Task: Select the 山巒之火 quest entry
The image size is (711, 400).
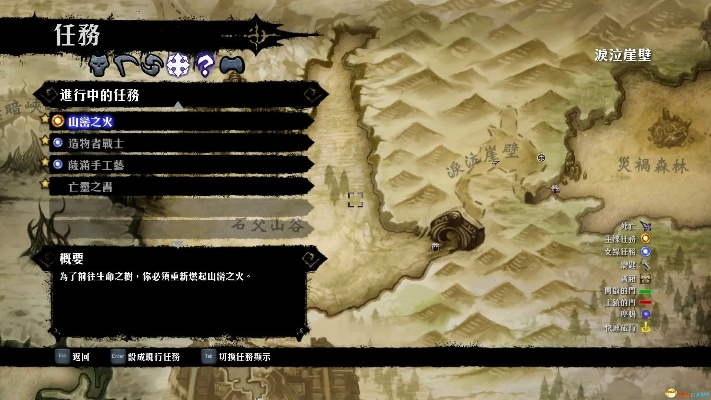Action: (91, 122)
